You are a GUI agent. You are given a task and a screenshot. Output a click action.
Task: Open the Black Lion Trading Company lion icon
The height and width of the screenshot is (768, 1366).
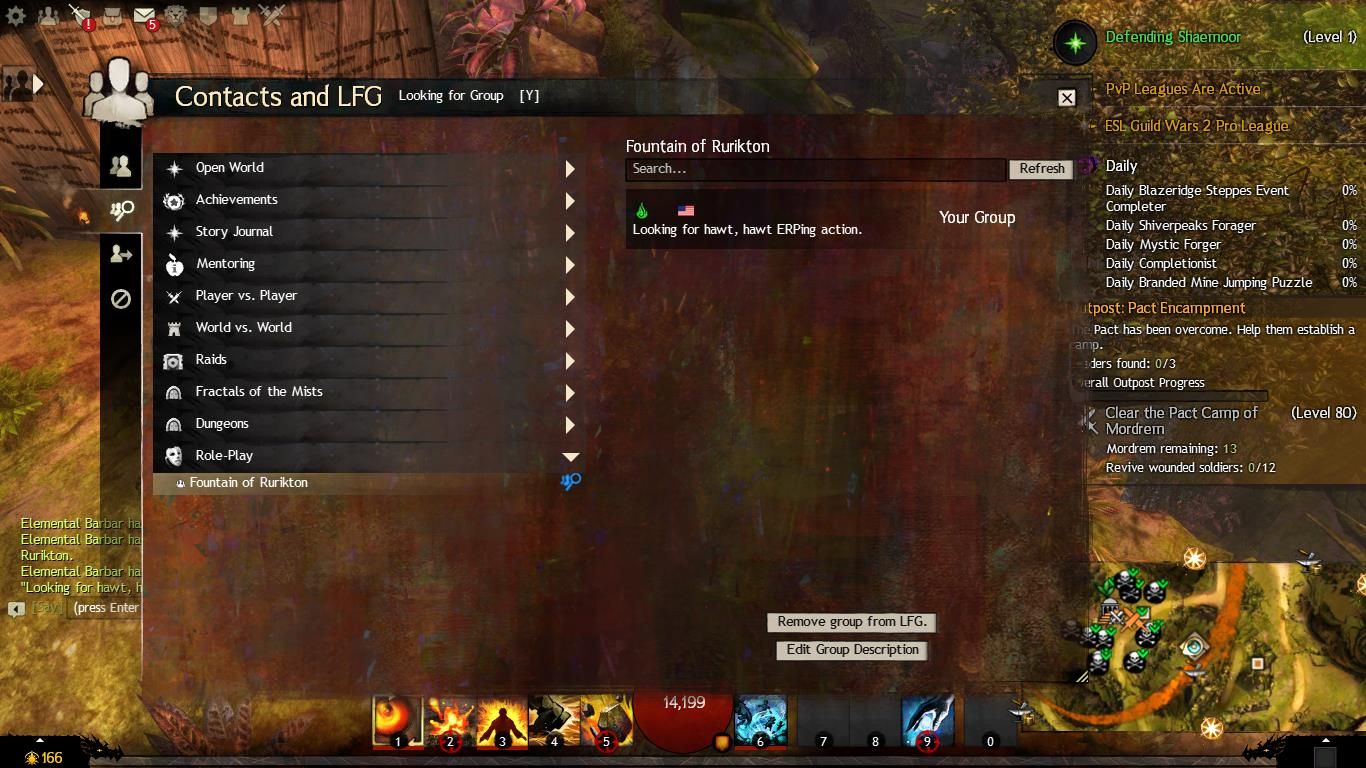176,14
